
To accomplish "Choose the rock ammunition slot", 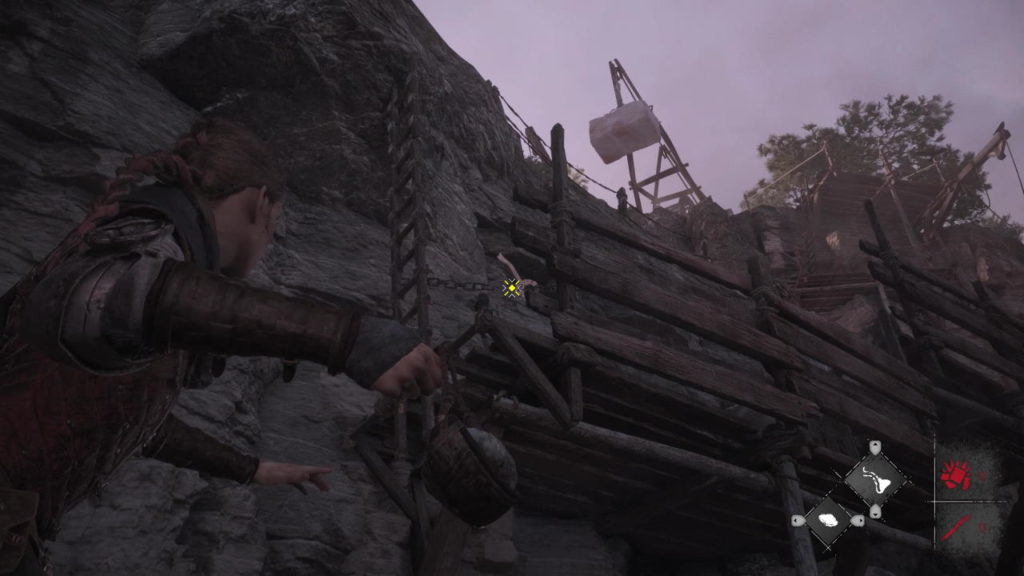I will (x=828, y=521).
